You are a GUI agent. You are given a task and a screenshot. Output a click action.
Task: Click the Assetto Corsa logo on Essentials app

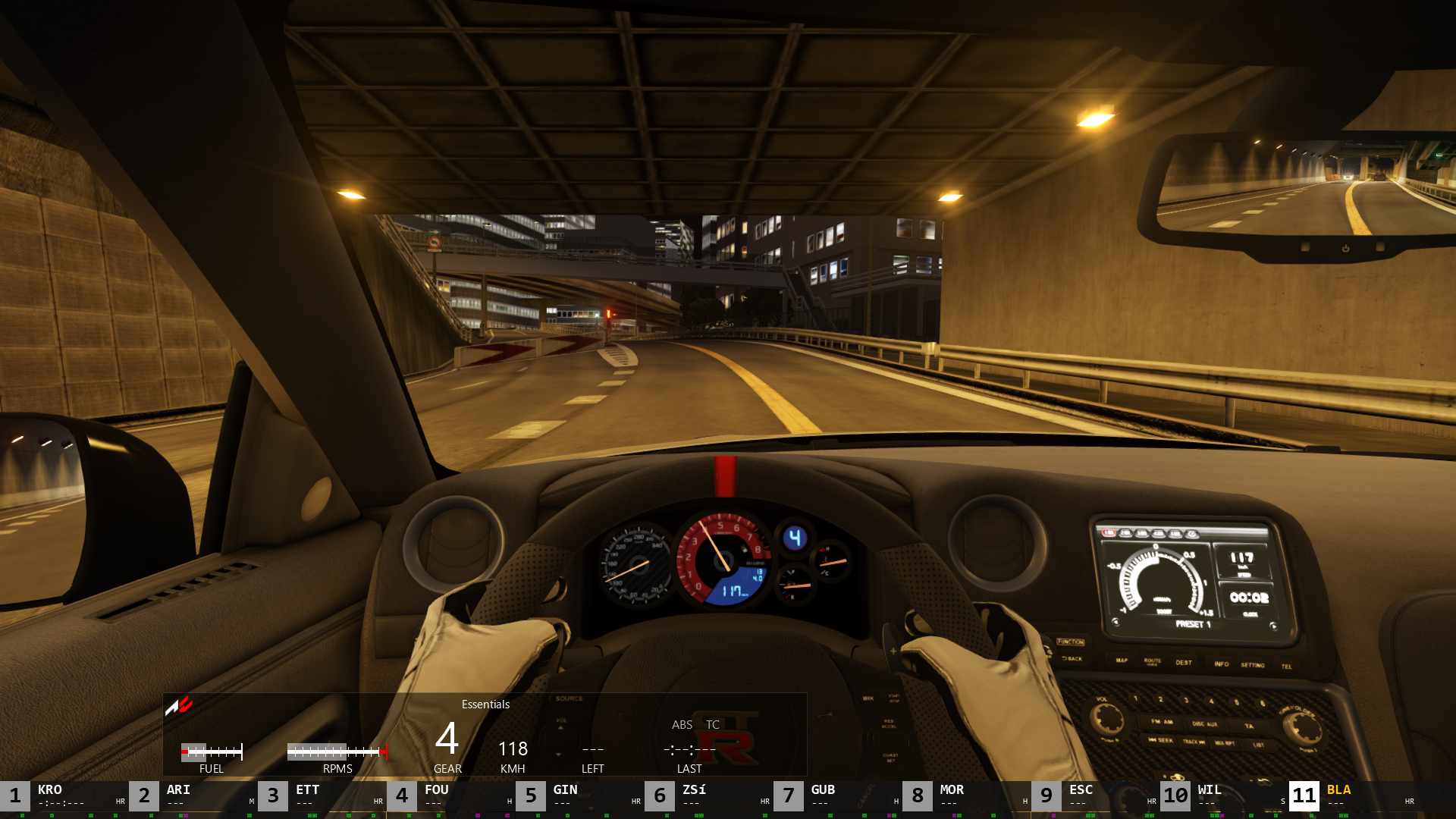click(179, 706)
